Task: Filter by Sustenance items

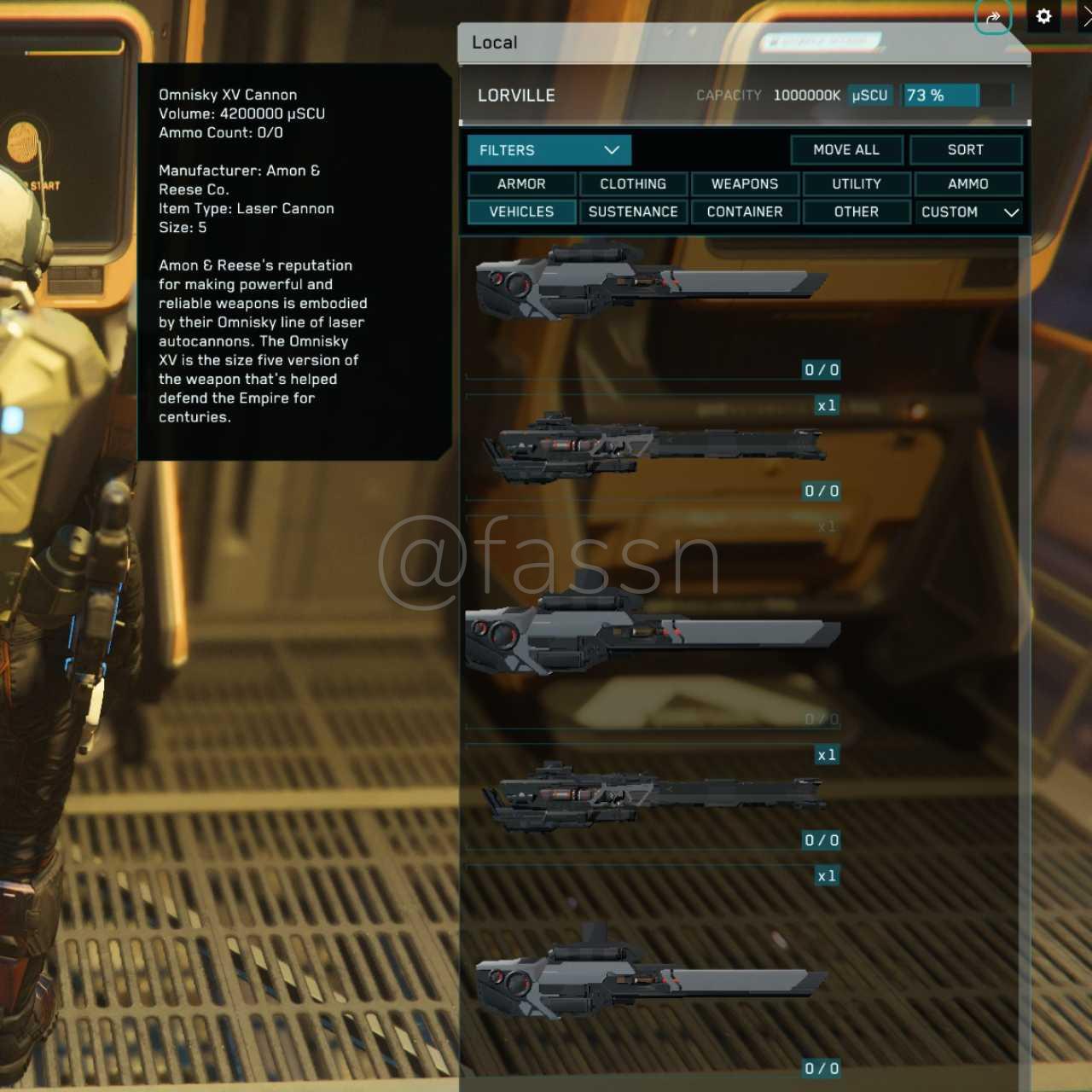Action: tap(633, 212)
